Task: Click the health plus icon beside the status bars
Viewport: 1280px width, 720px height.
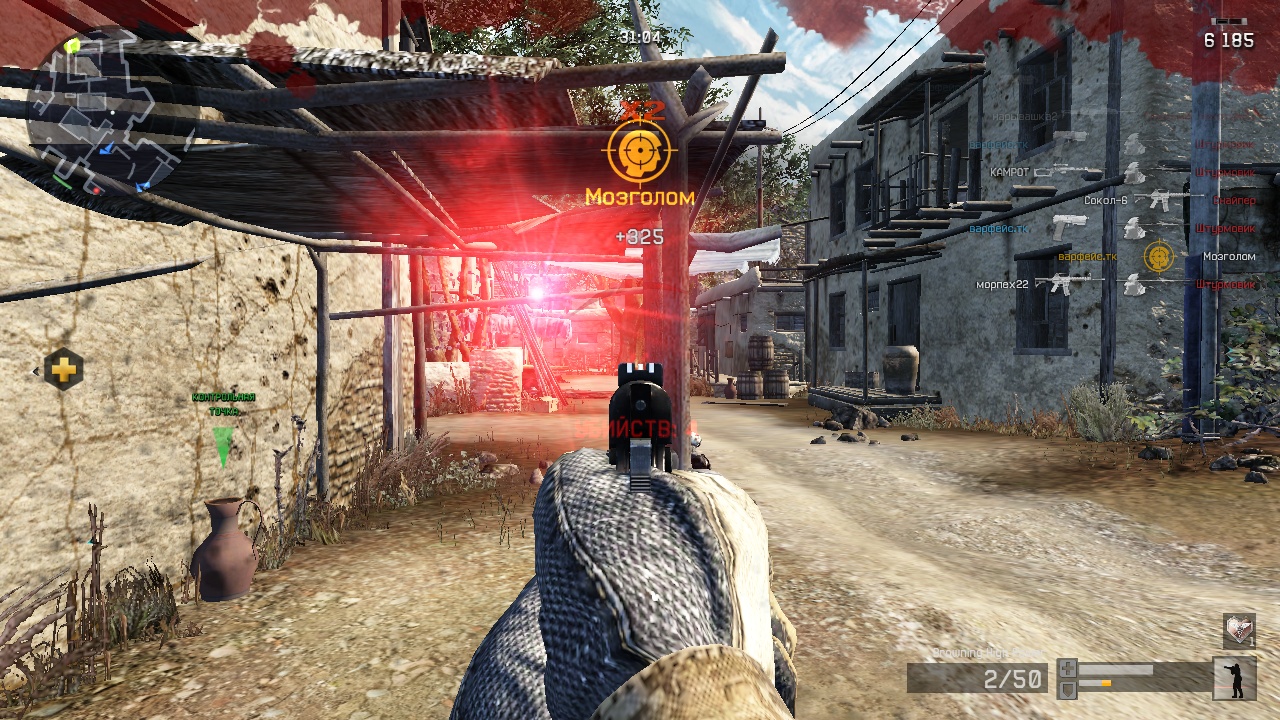Action: (x=1068, y=668)
